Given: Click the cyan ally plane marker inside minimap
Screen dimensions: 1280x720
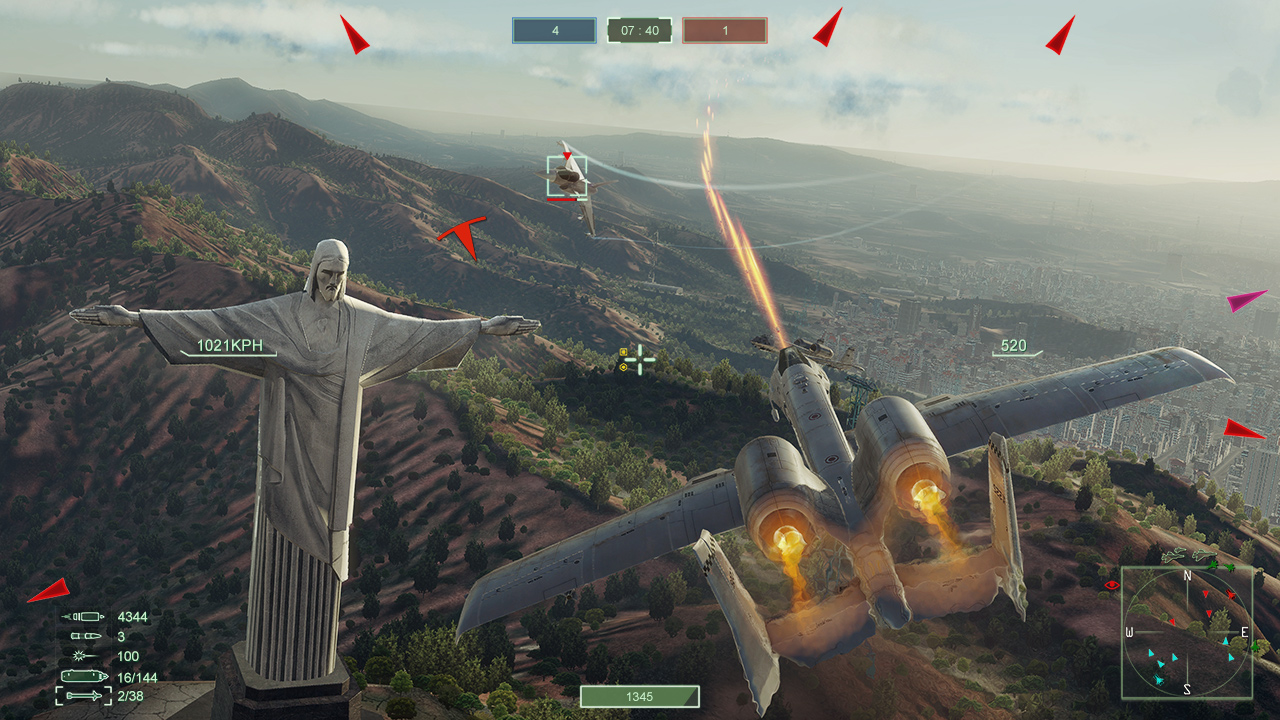Looking at the screenshot, I should (x=1158, y=678).
